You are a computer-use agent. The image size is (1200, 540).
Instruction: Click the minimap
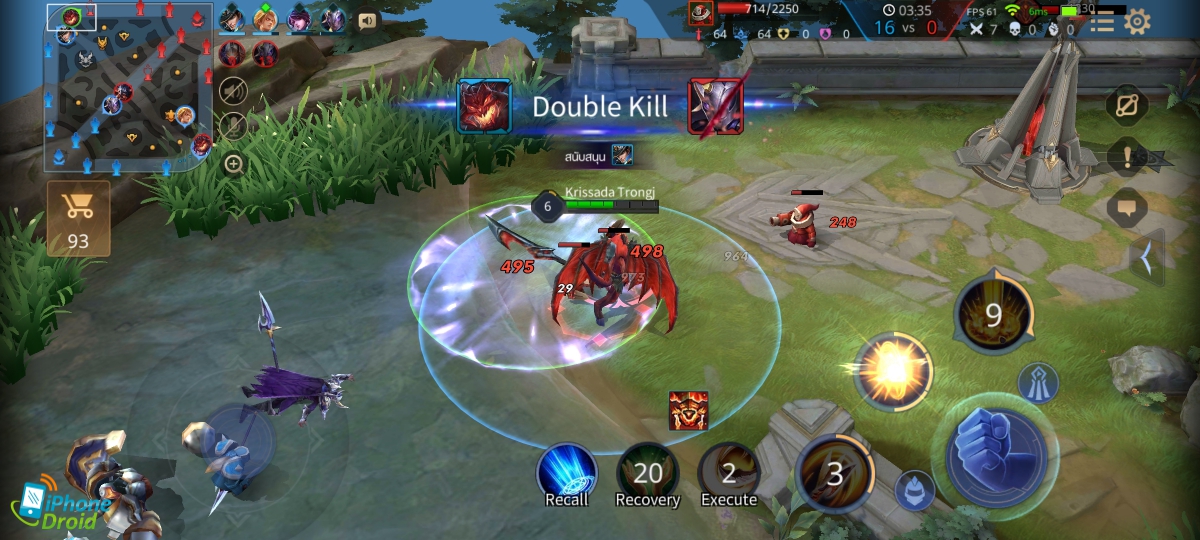tap(128, 86)
